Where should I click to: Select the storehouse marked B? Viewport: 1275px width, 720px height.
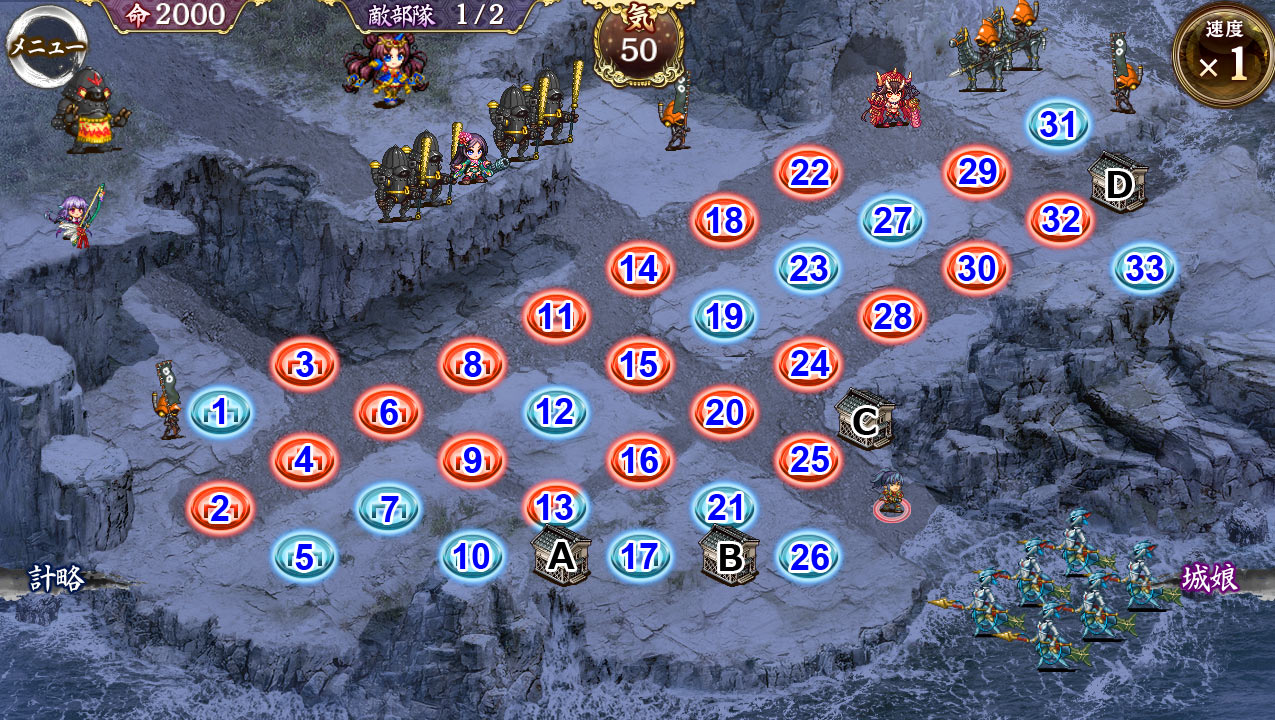[x=730, y=556]
